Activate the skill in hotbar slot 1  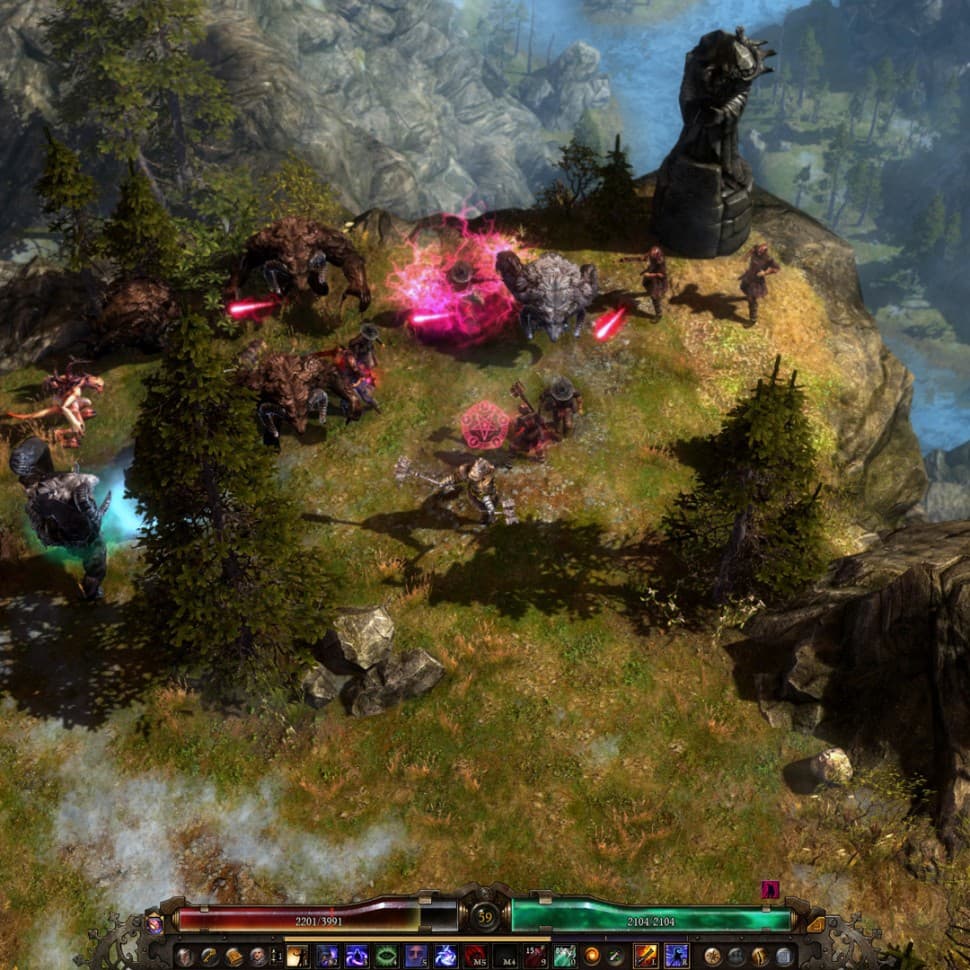pyautogui.click(x=298, y=956)
